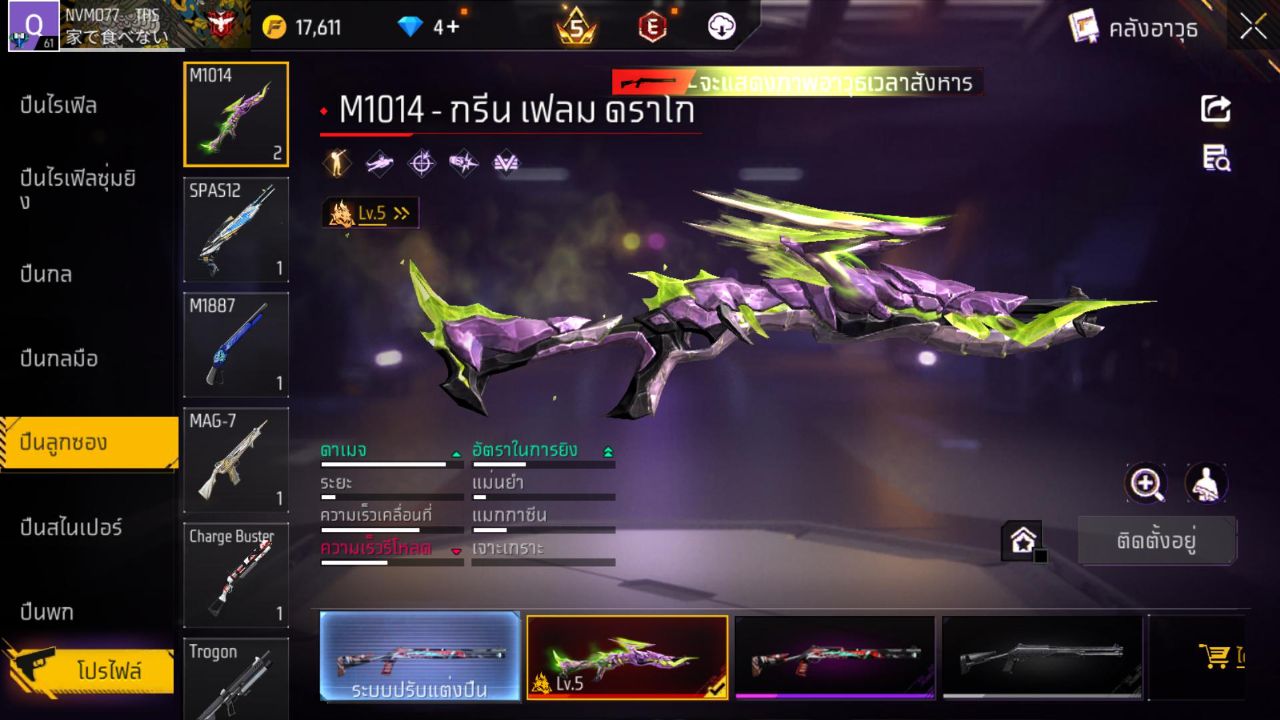
Task: Choose the ปืนสไนเปอร์ category
Action: pos(72,527)
